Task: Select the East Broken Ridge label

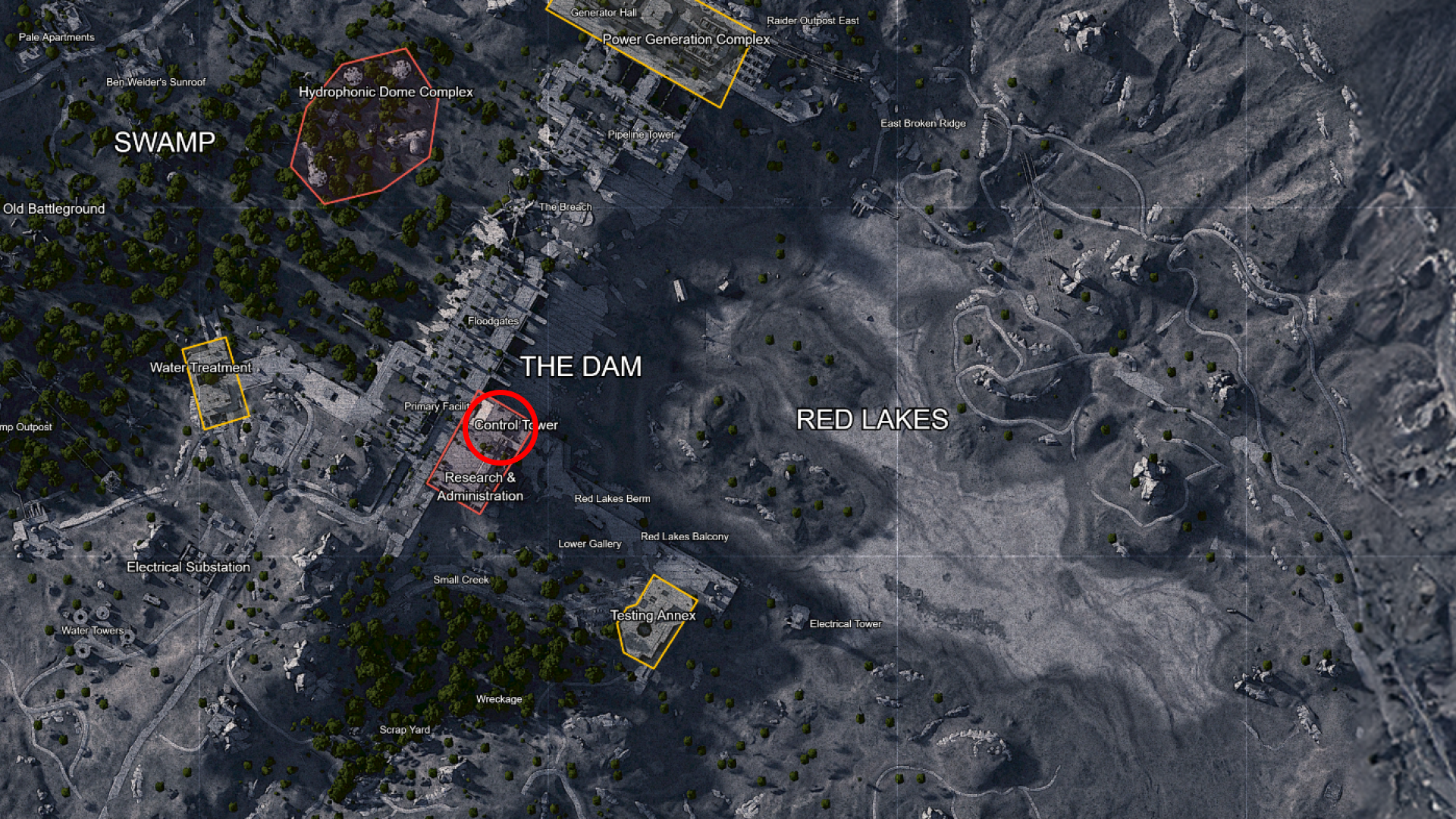Action: (924, 123)
